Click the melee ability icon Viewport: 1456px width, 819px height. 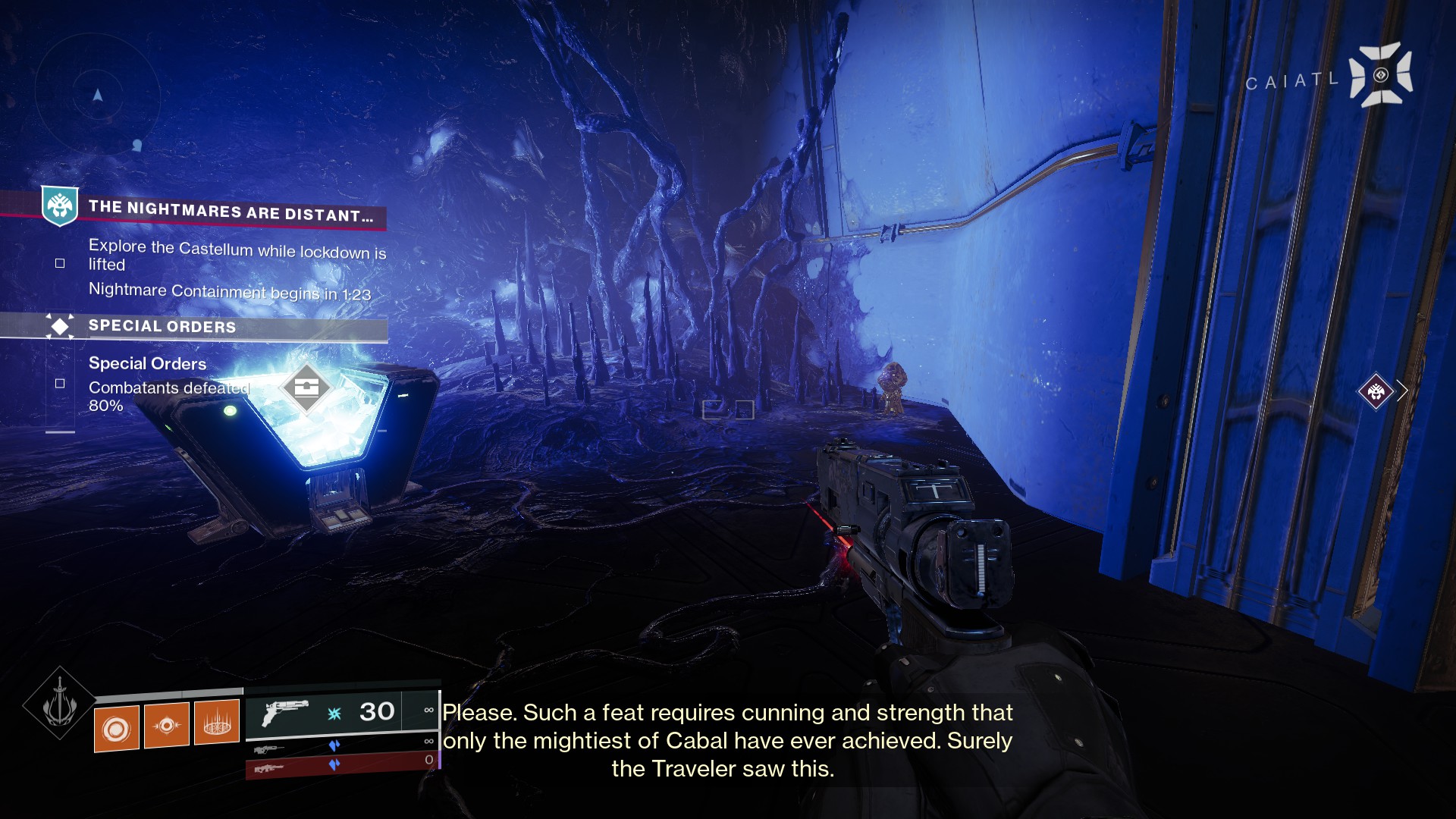pyautogui.click(x=167, y=724)
